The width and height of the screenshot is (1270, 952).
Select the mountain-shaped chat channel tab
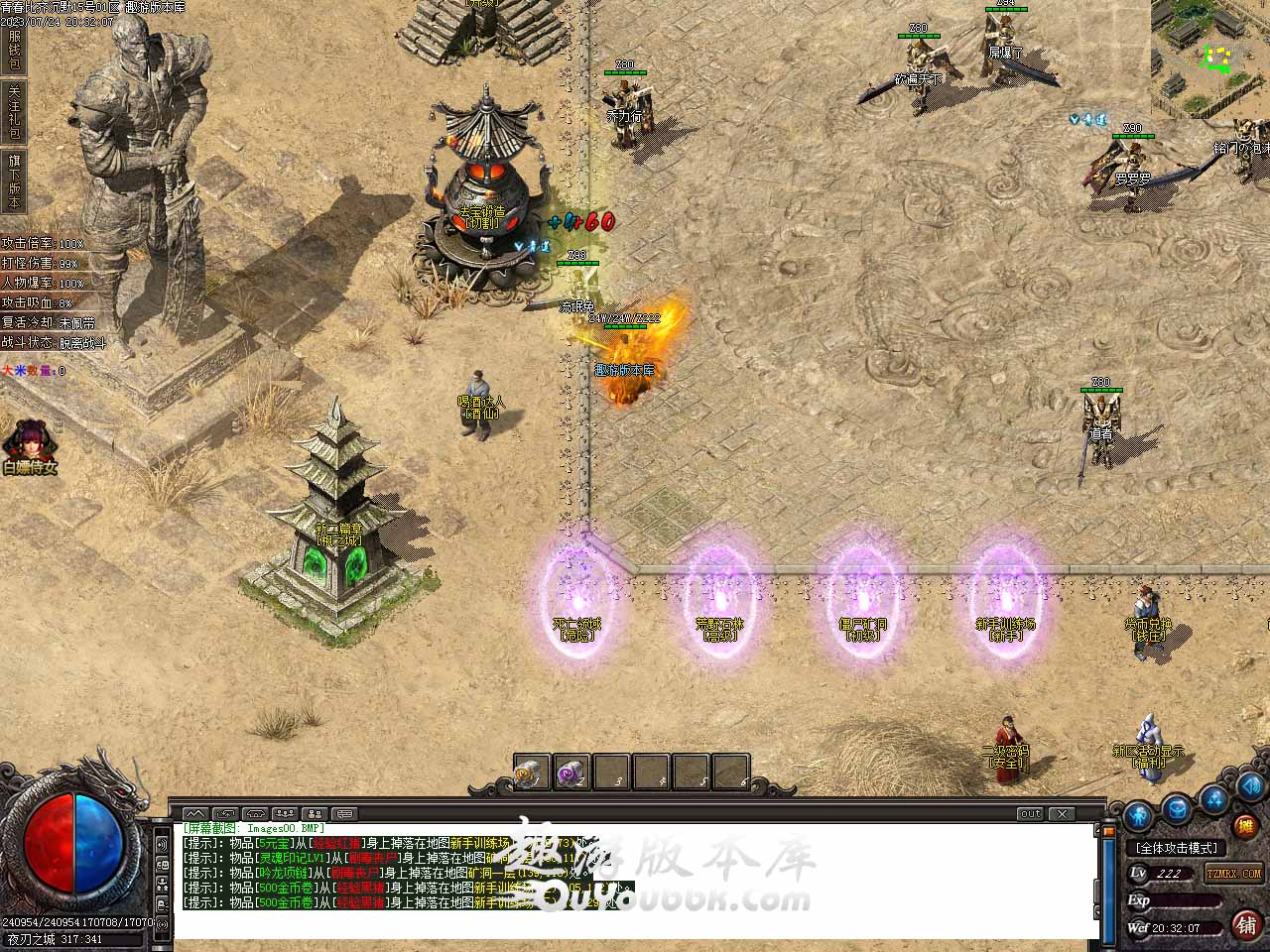[x=195, y=814]
